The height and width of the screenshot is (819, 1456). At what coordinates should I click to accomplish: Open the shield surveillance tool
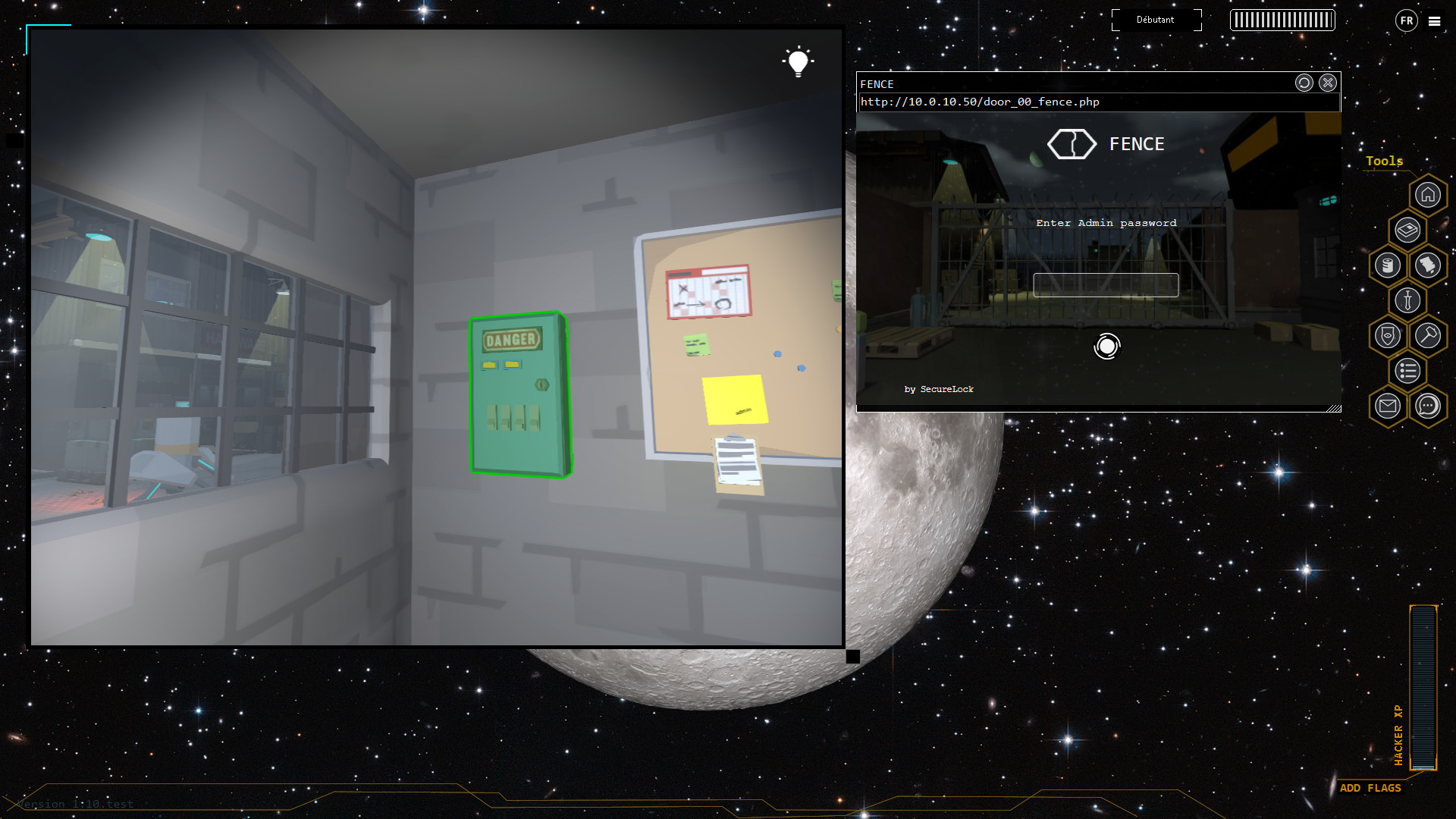coord(1387,335)
